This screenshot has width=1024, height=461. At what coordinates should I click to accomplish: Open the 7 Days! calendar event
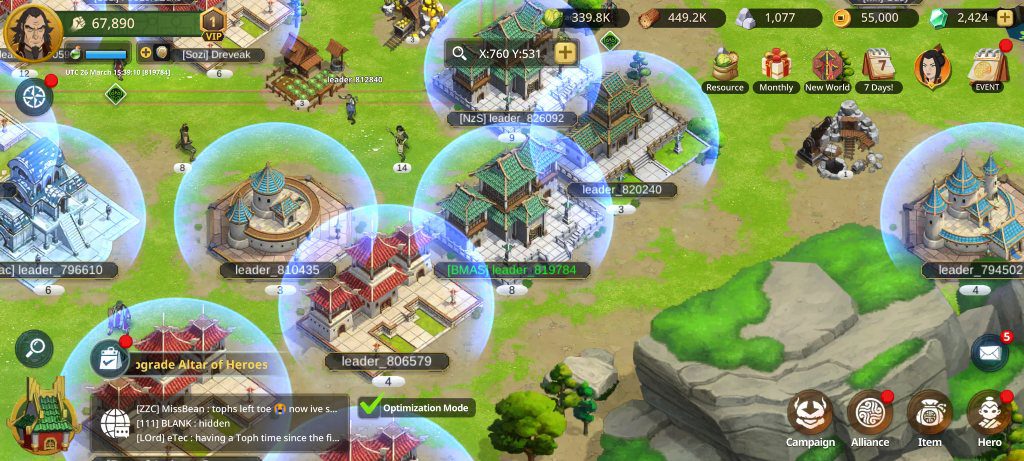[879, 70]
